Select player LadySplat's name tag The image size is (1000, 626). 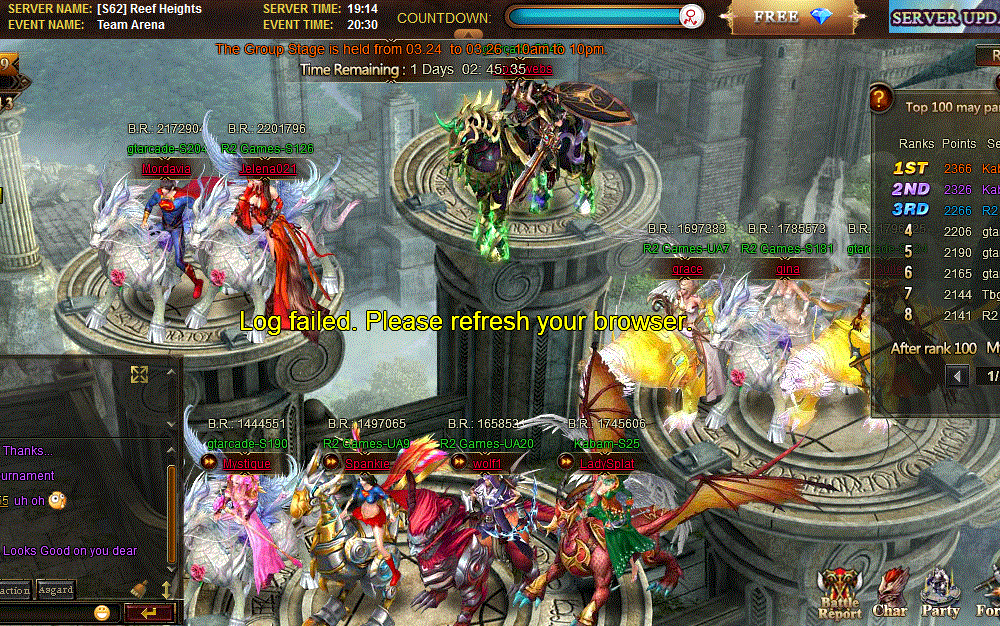pyautogui.click(x=605, y=463)
